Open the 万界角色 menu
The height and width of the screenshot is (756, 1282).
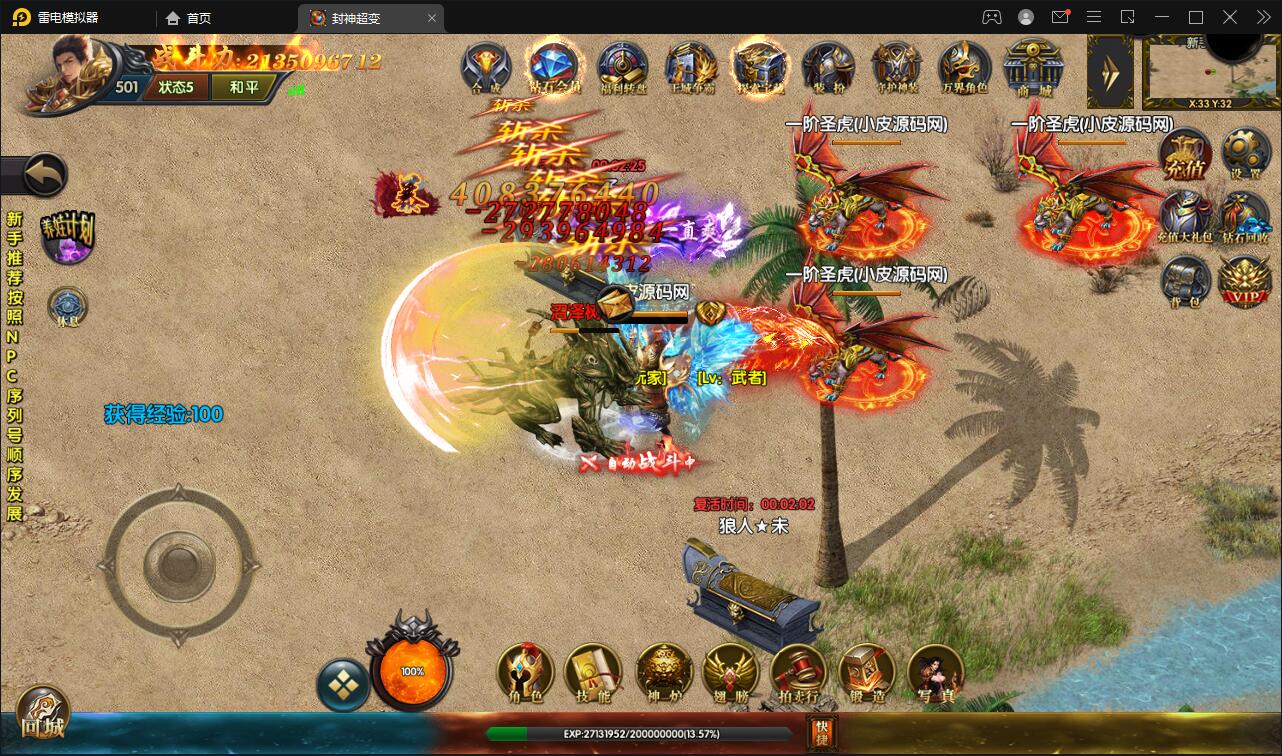964,66
